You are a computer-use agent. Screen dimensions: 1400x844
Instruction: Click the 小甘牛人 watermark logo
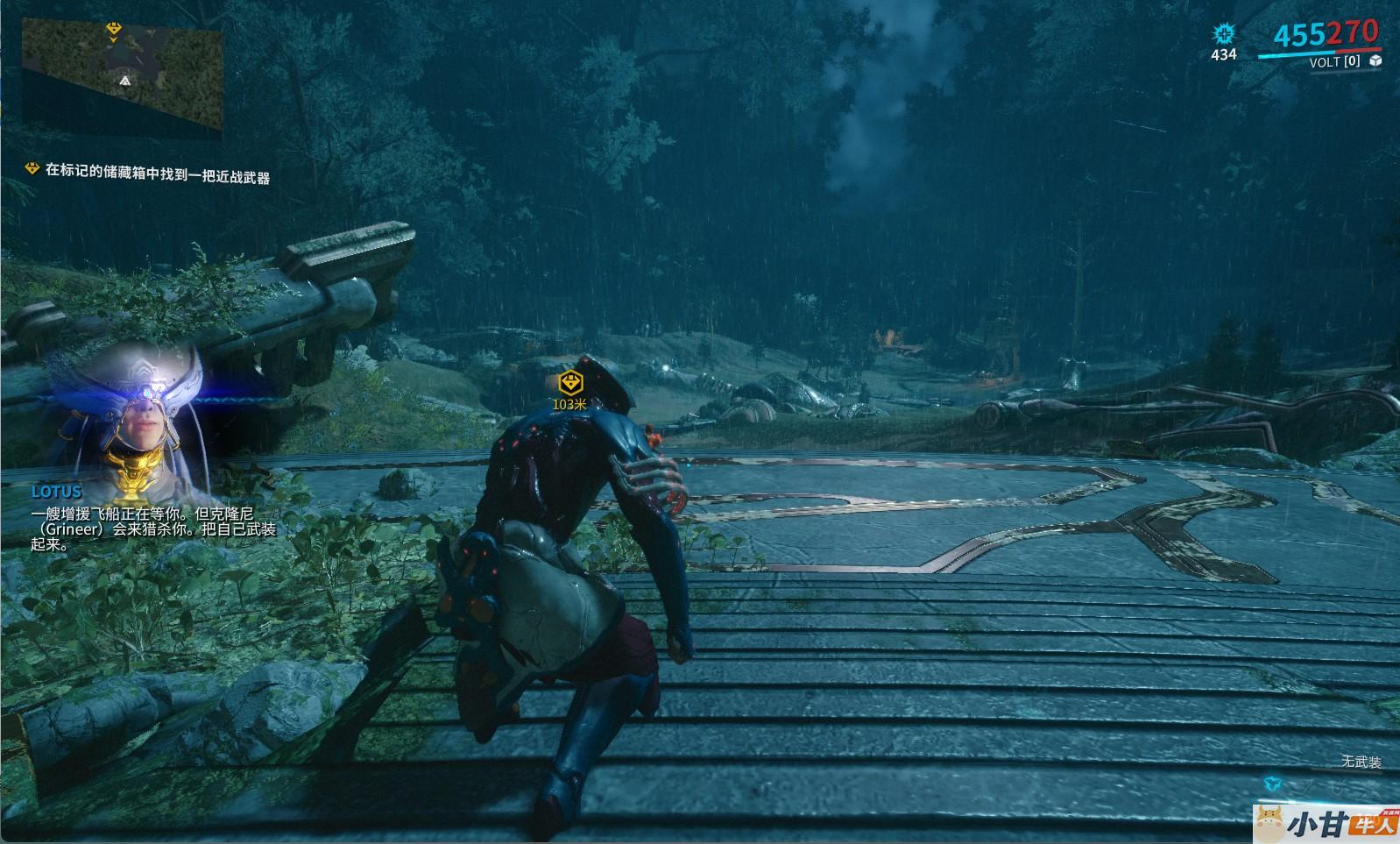(x=1326, y=822)
